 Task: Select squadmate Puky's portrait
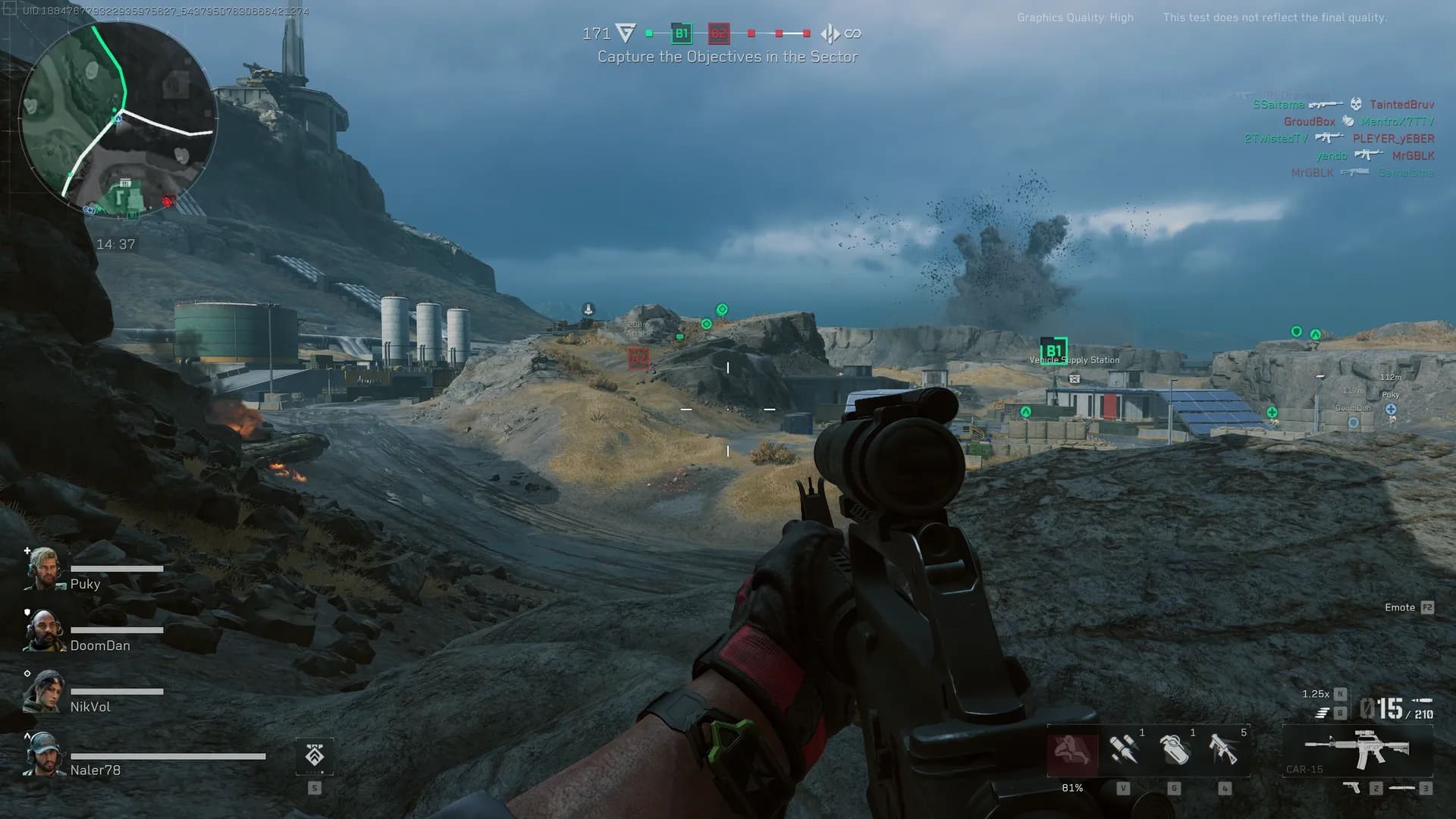(x=44, y=569)
